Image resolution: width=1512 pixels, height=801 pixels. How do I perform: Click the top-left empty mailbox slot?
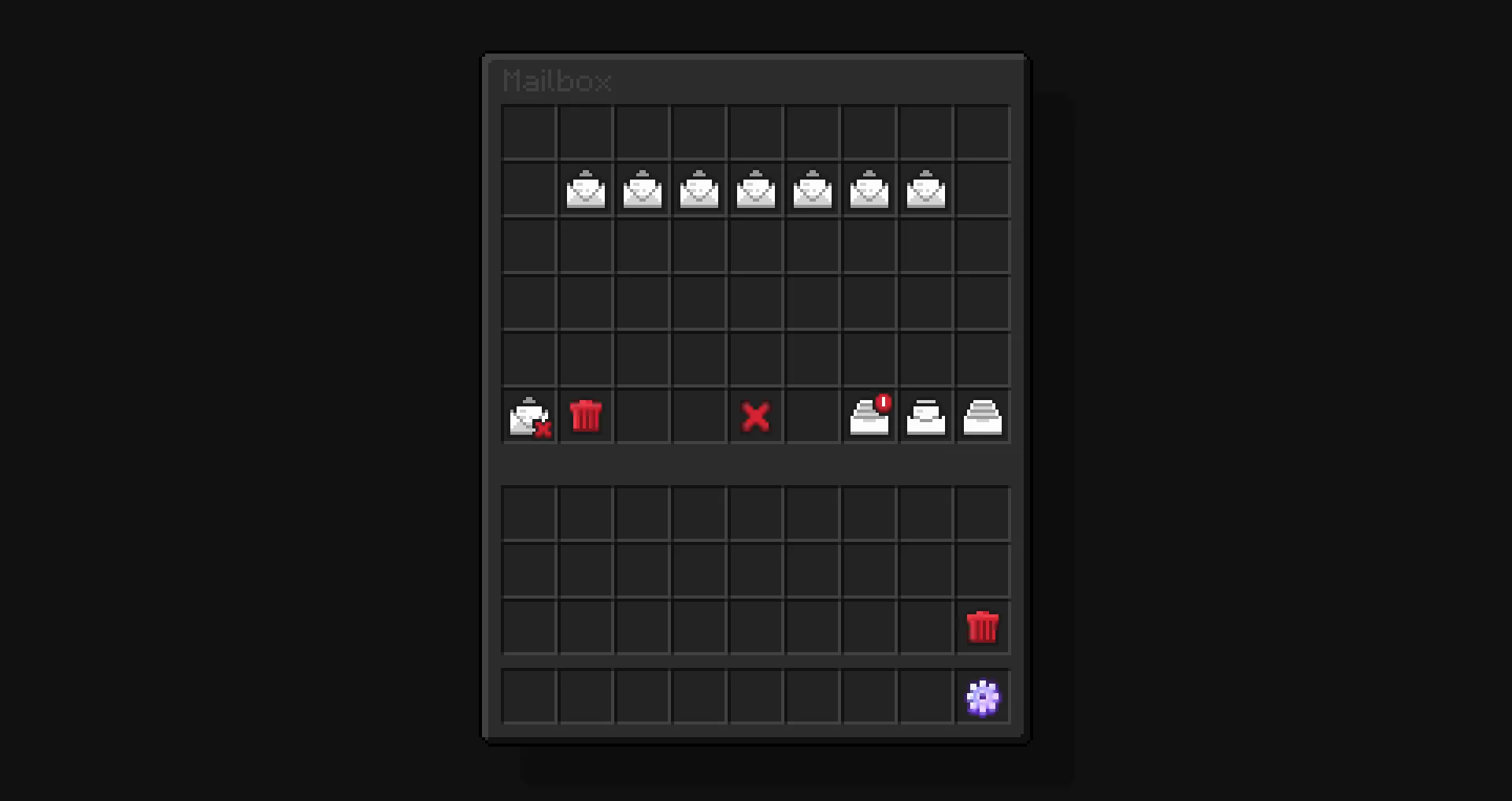click(x=529, y=132)
